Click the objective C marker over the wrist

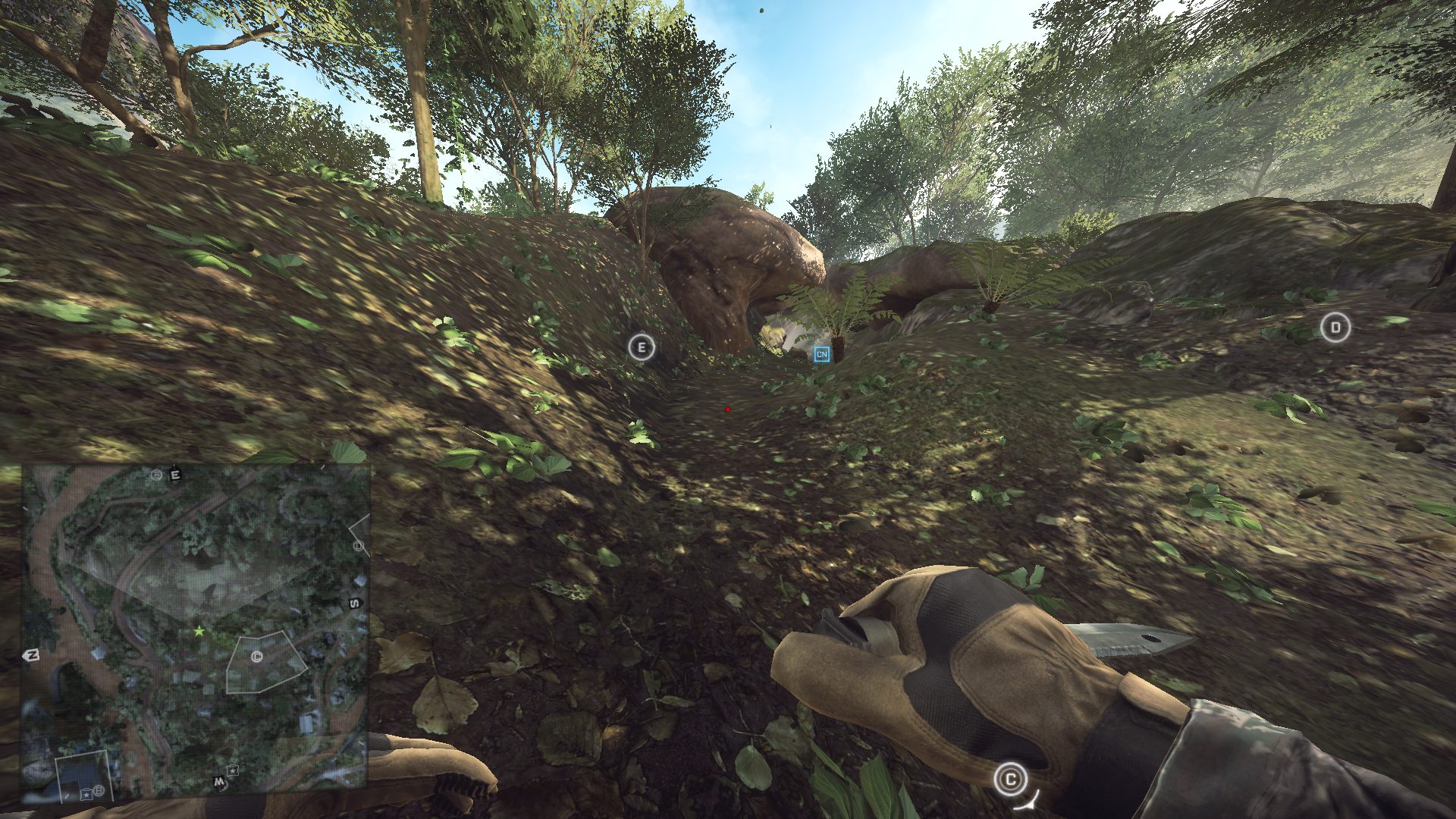(1009, 779)
